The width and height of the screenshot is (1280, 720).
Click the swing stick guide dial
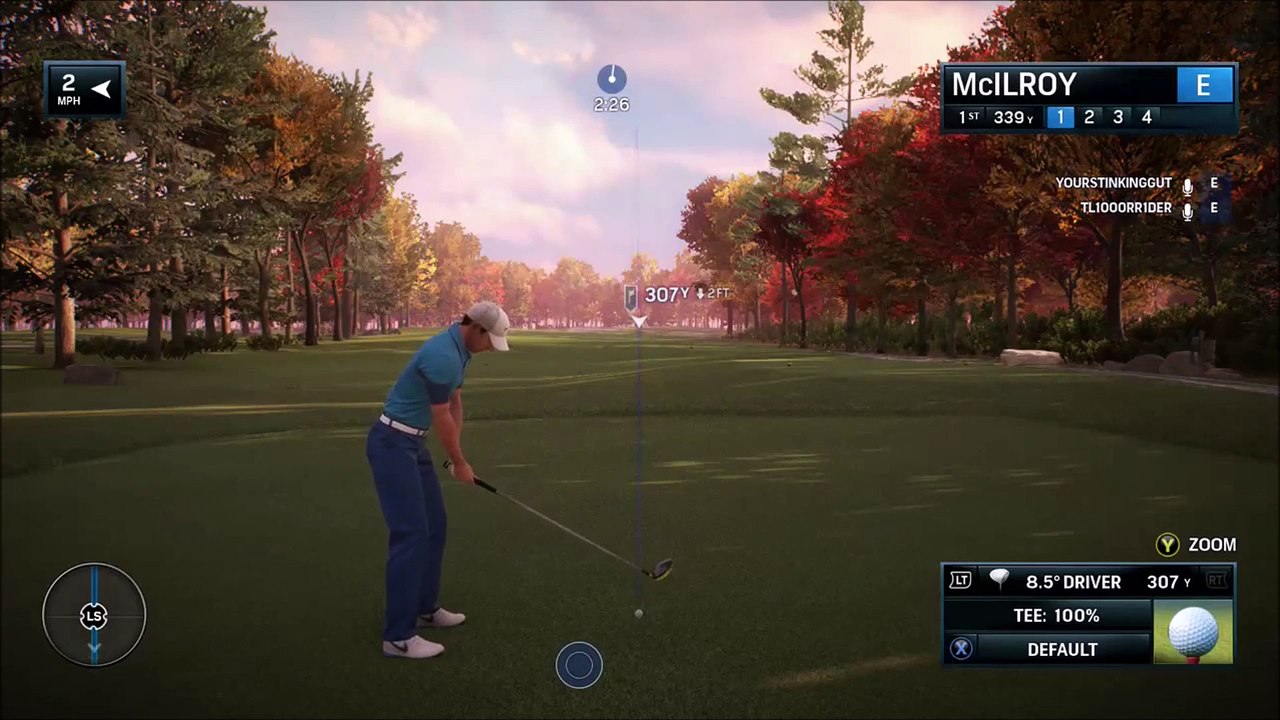tap(94, 615)
